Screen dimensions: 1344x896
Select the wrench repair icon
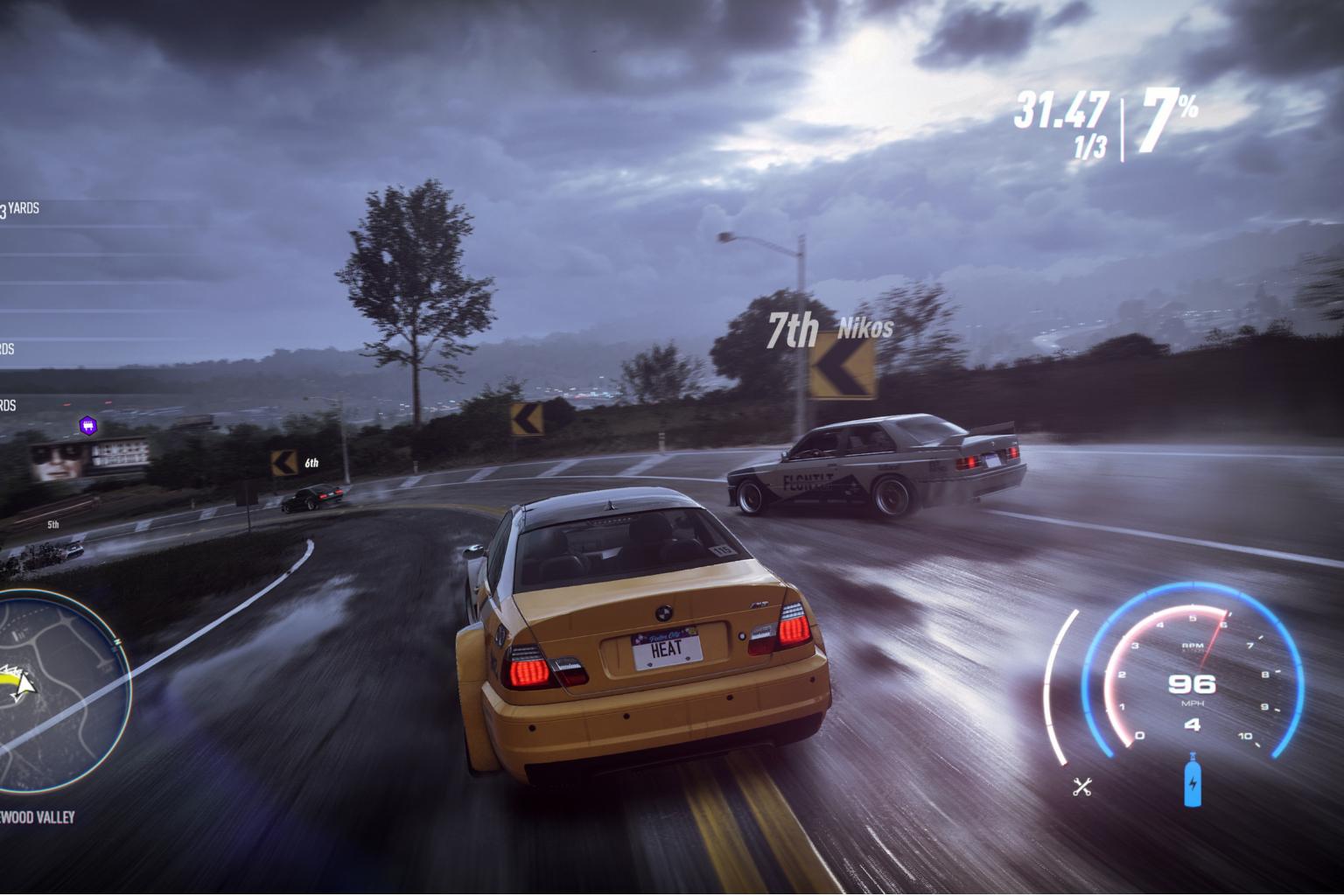click(x=1082, y=787)
